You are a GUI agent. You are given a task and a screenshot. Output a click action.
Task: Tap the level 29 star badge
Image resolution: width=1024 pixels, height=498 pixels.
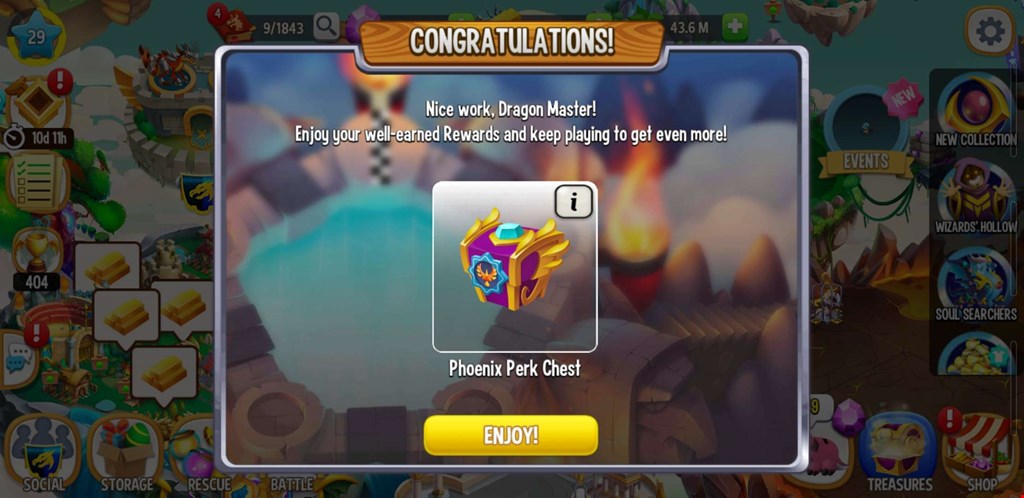click(36, 36)
